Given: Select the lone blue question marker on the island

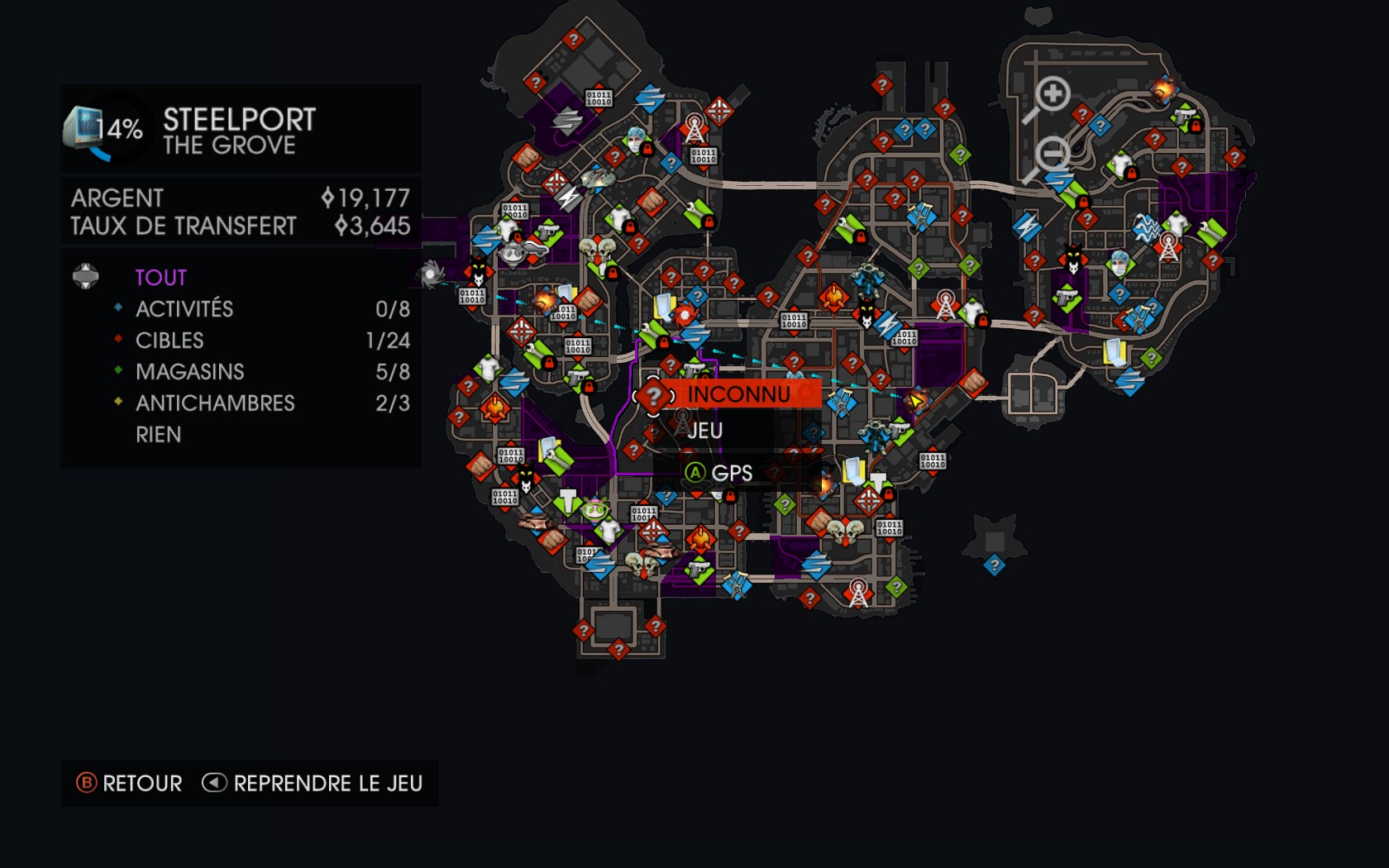Looking at the screenshot, I should (994, 565).
